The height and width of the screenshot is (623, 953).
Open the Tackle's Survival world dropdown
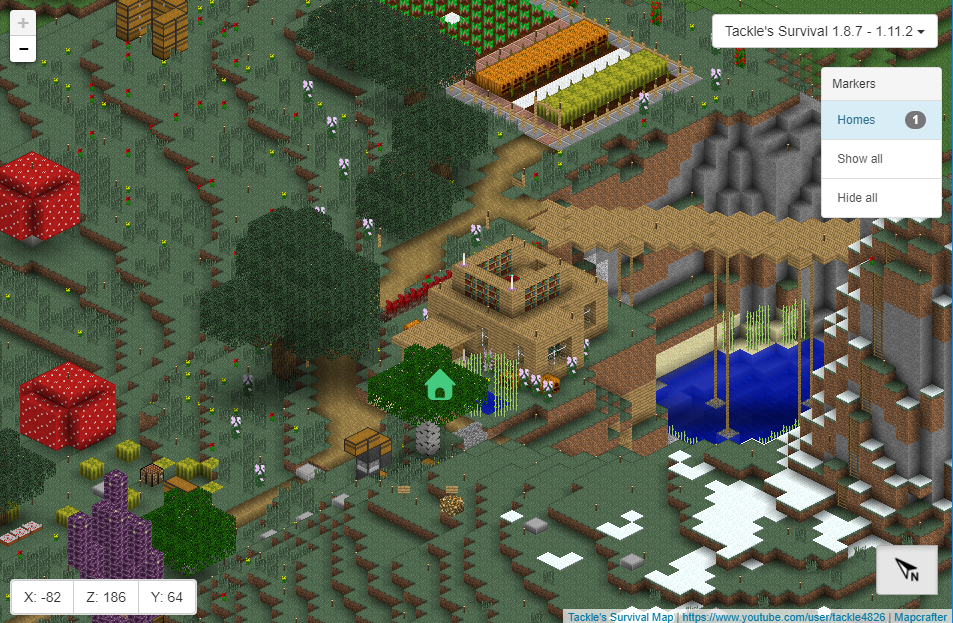(824, 32)
